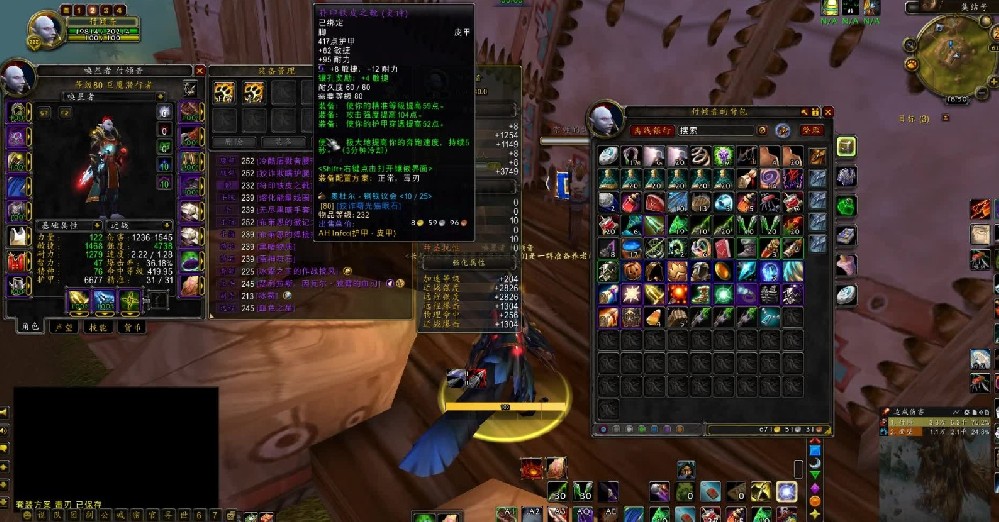
Task: Click the 整理 sort bag button
Action: click(x=811, y=130)
